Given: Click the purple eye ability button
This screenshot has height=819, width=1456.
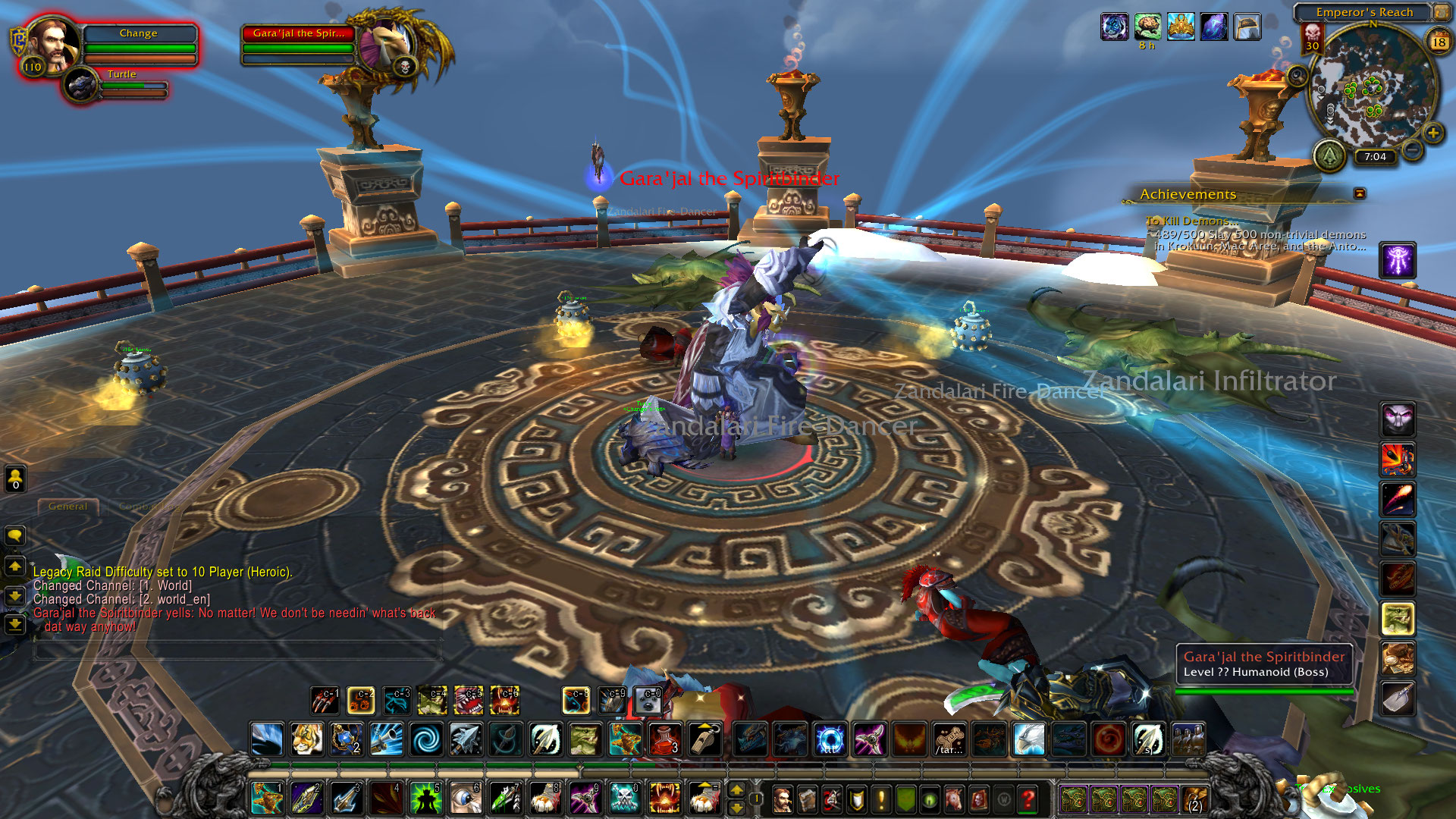Looking at the screenshot, I should (x=1397, y=260).
